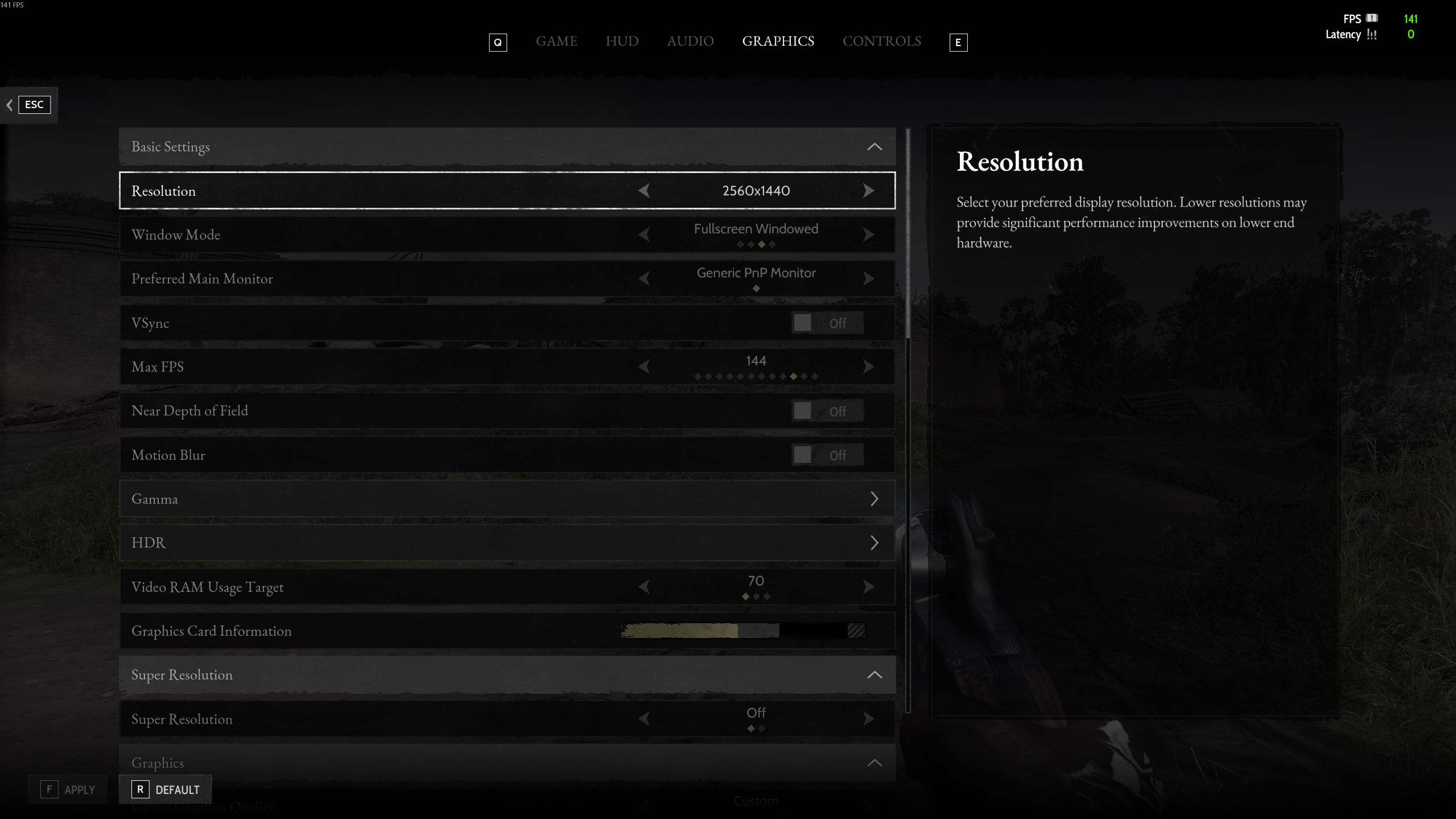The width and height of the screenshot is (1456, 819).
Task: Turn on Motion Blur
Action: [827, 455]
